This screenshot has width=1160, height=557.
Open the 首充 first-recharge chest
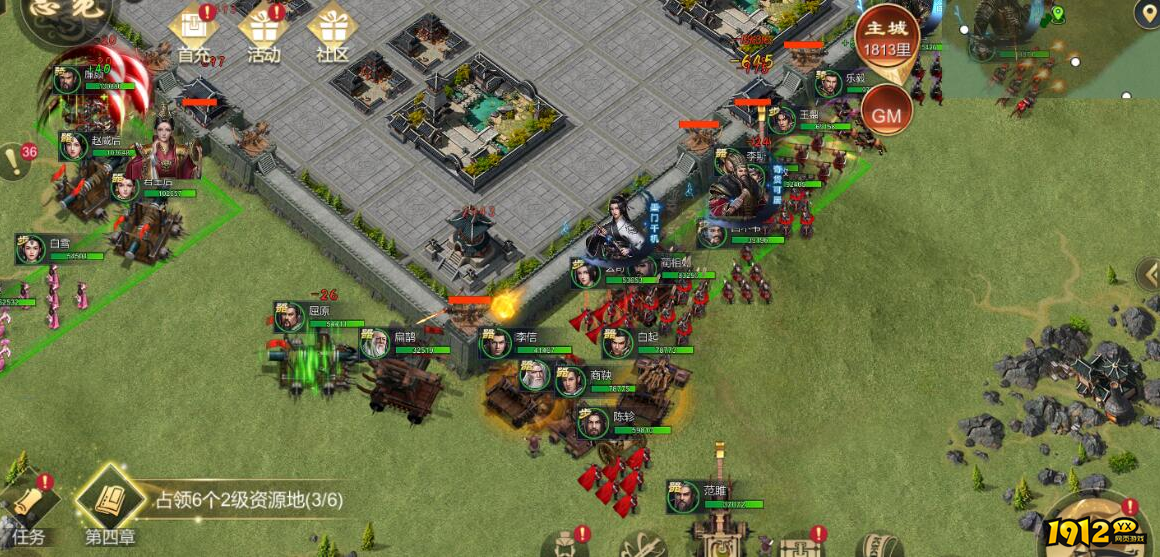(193, 31)
